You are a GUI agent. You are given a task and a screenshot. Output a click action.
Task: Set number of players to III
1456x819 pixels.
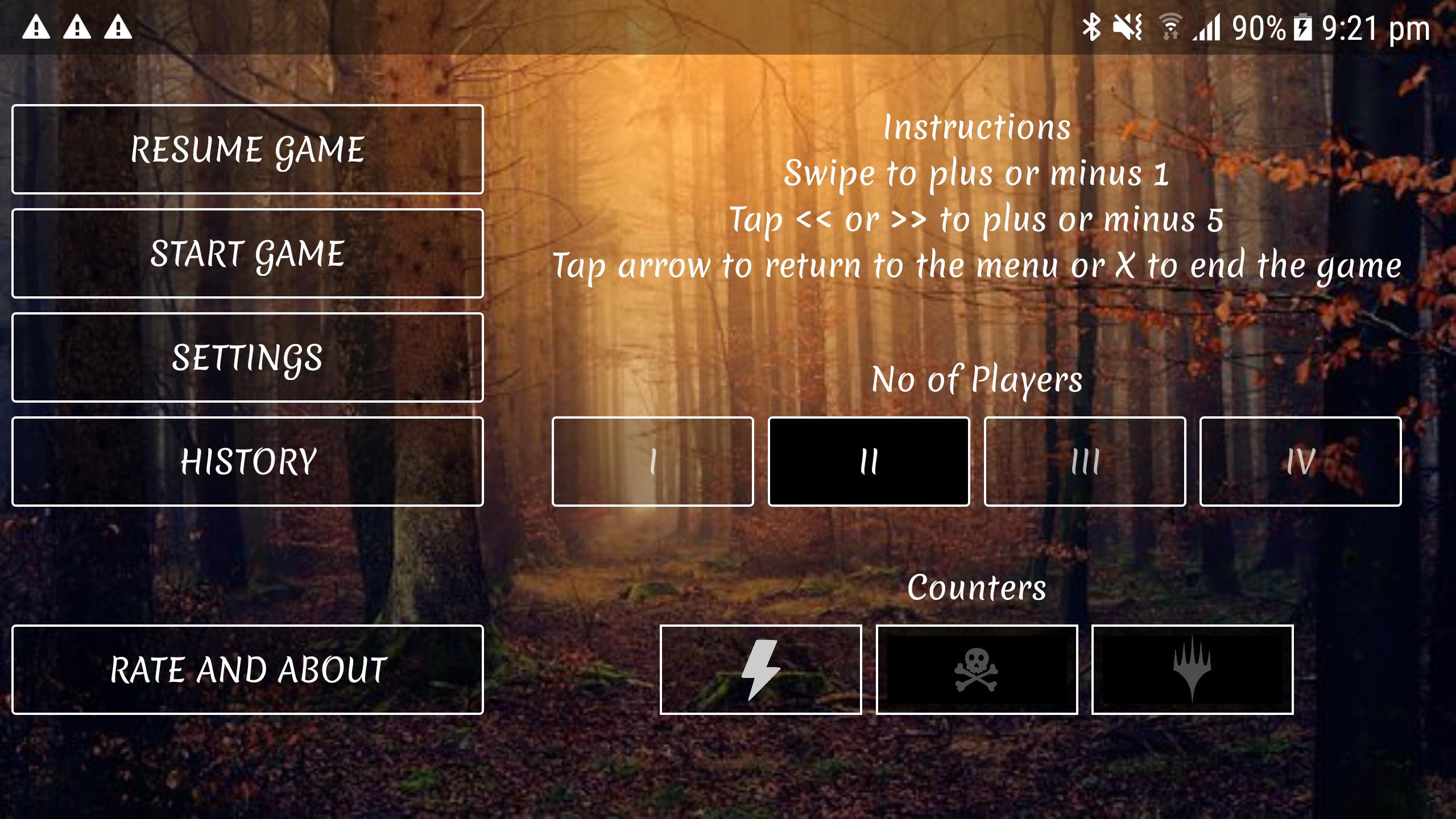[x=1085, y=461]
